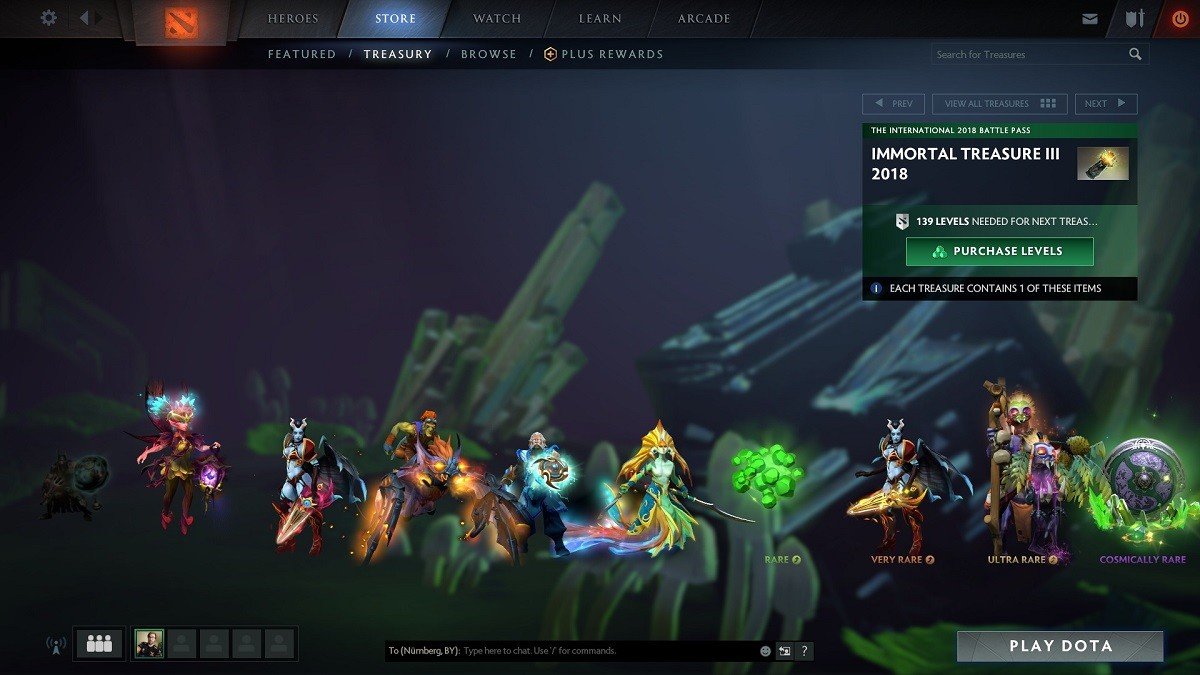Go to the Arcade section
Viewport: 1200px width, 675px height.
(704, 19)
